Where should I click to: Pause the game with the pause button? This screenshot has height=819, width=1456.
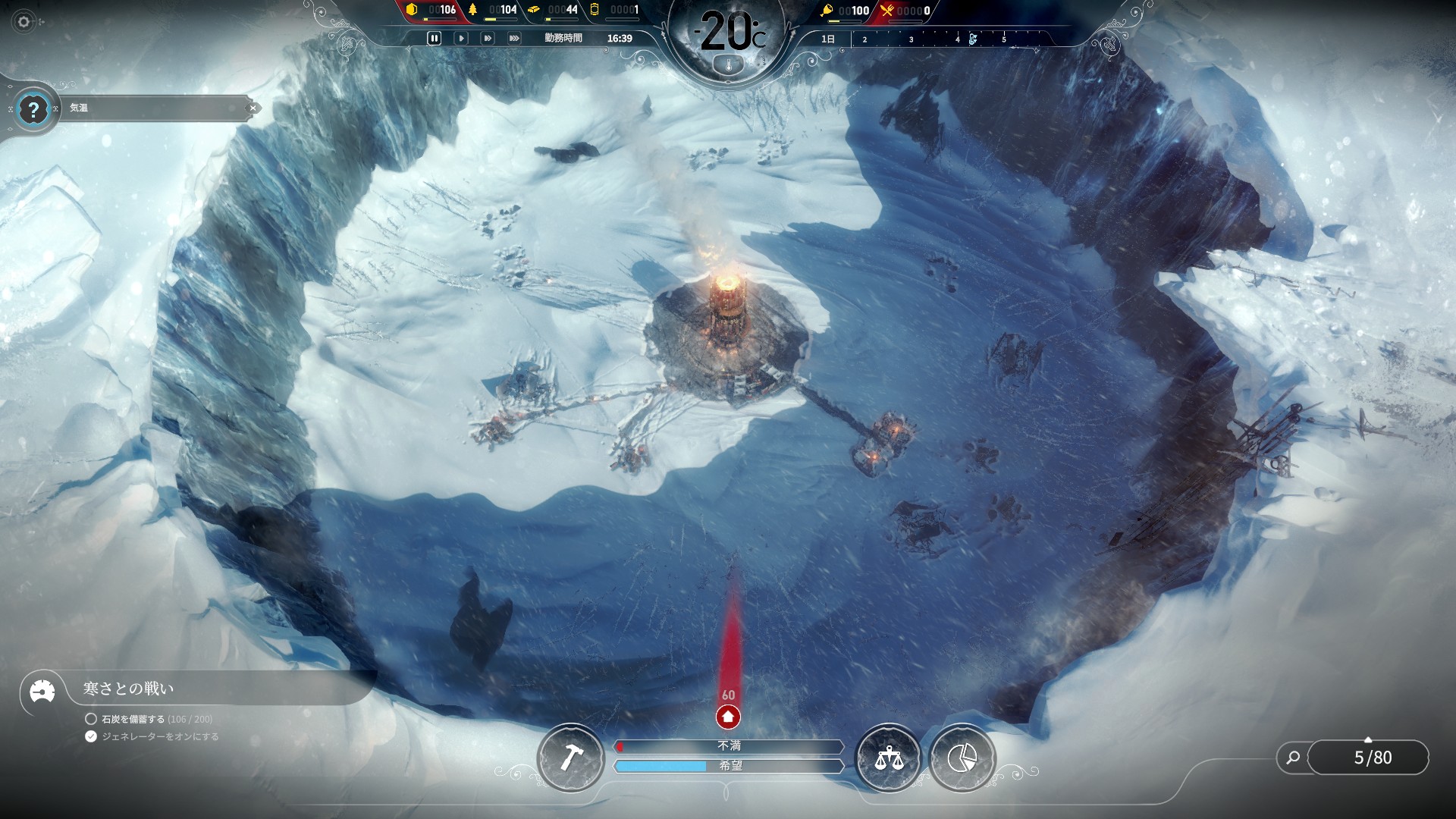click(434, 38)
